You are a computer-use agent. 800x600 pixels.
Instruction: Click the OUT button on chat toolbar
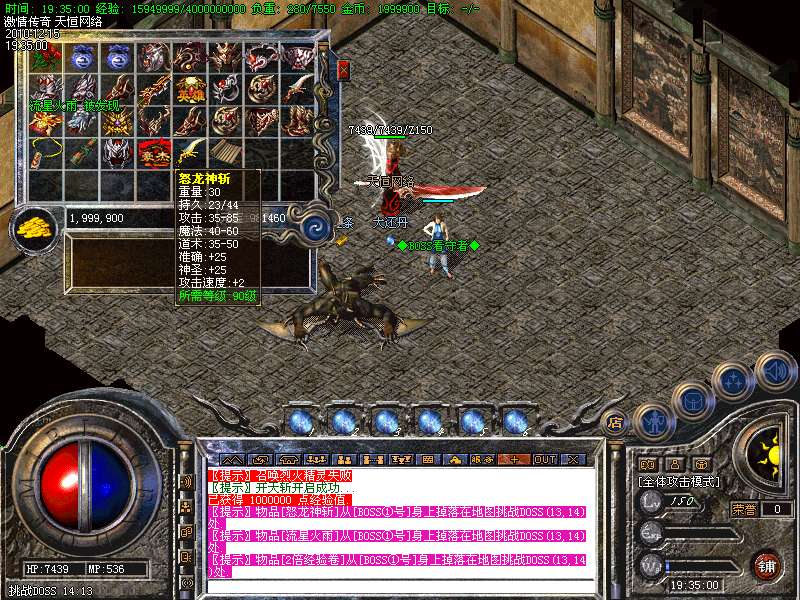(544, 459)
